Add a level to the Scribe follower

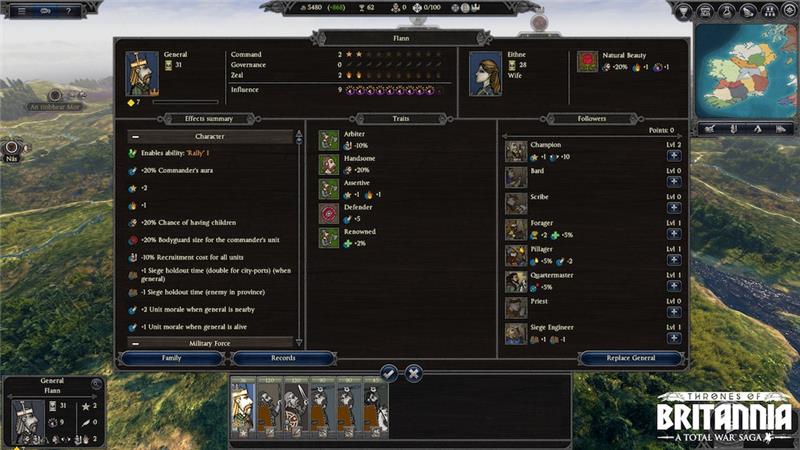pyautogui.click(x=673, y=208)
